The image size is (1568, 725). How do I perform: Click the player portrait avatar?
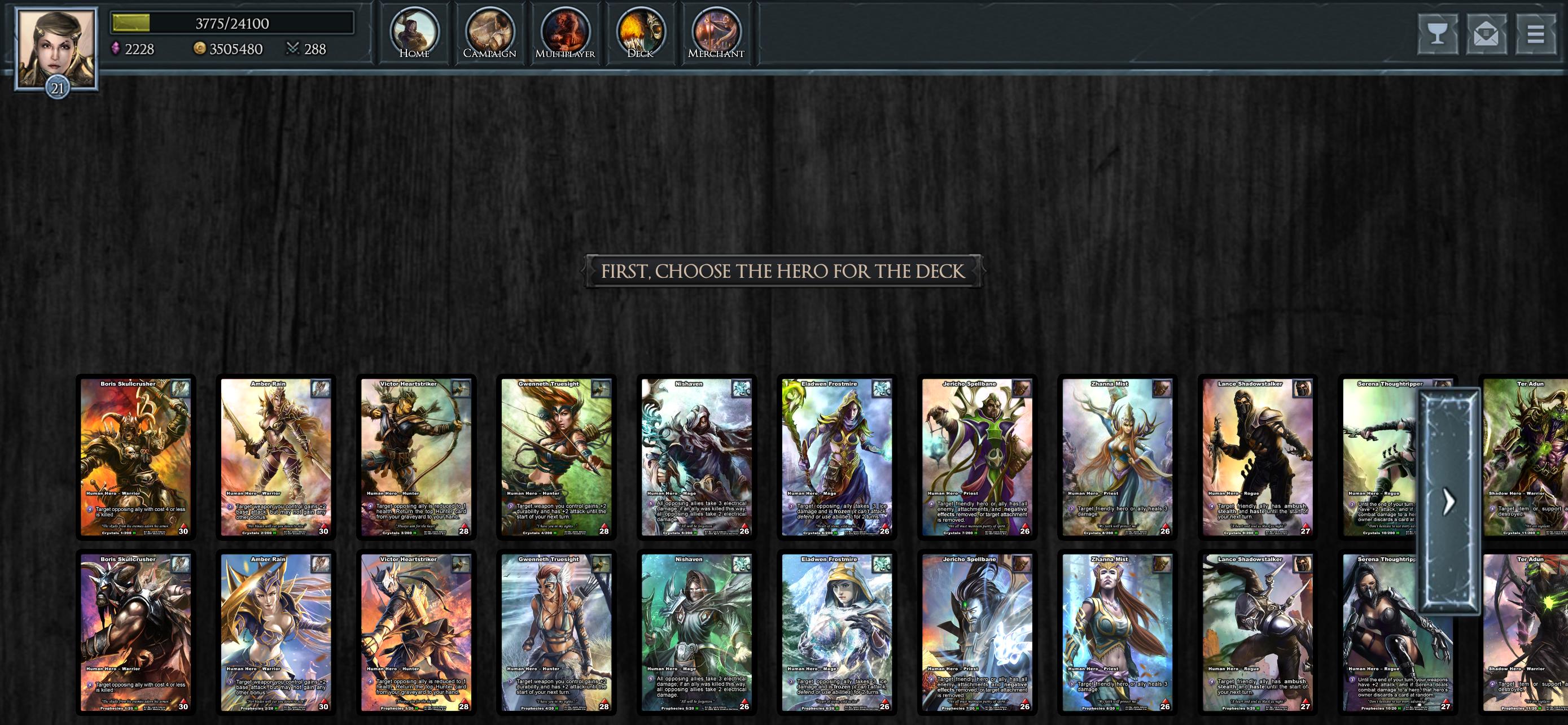[x=56, y=49]
